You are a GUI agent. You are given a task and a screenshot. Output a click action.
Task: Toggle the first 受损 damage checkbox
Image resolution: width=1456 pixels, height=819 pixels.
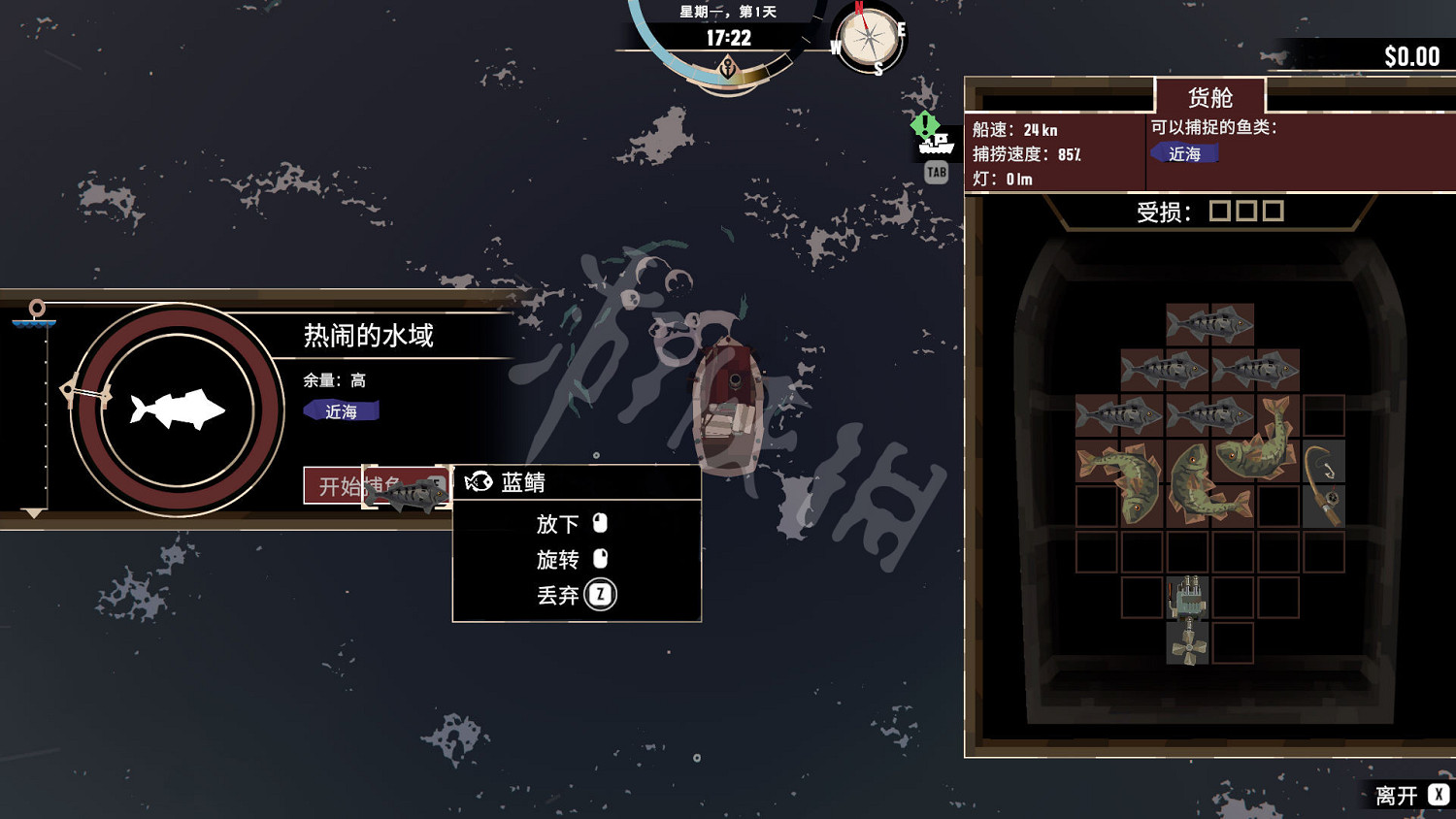(1221, 210)
